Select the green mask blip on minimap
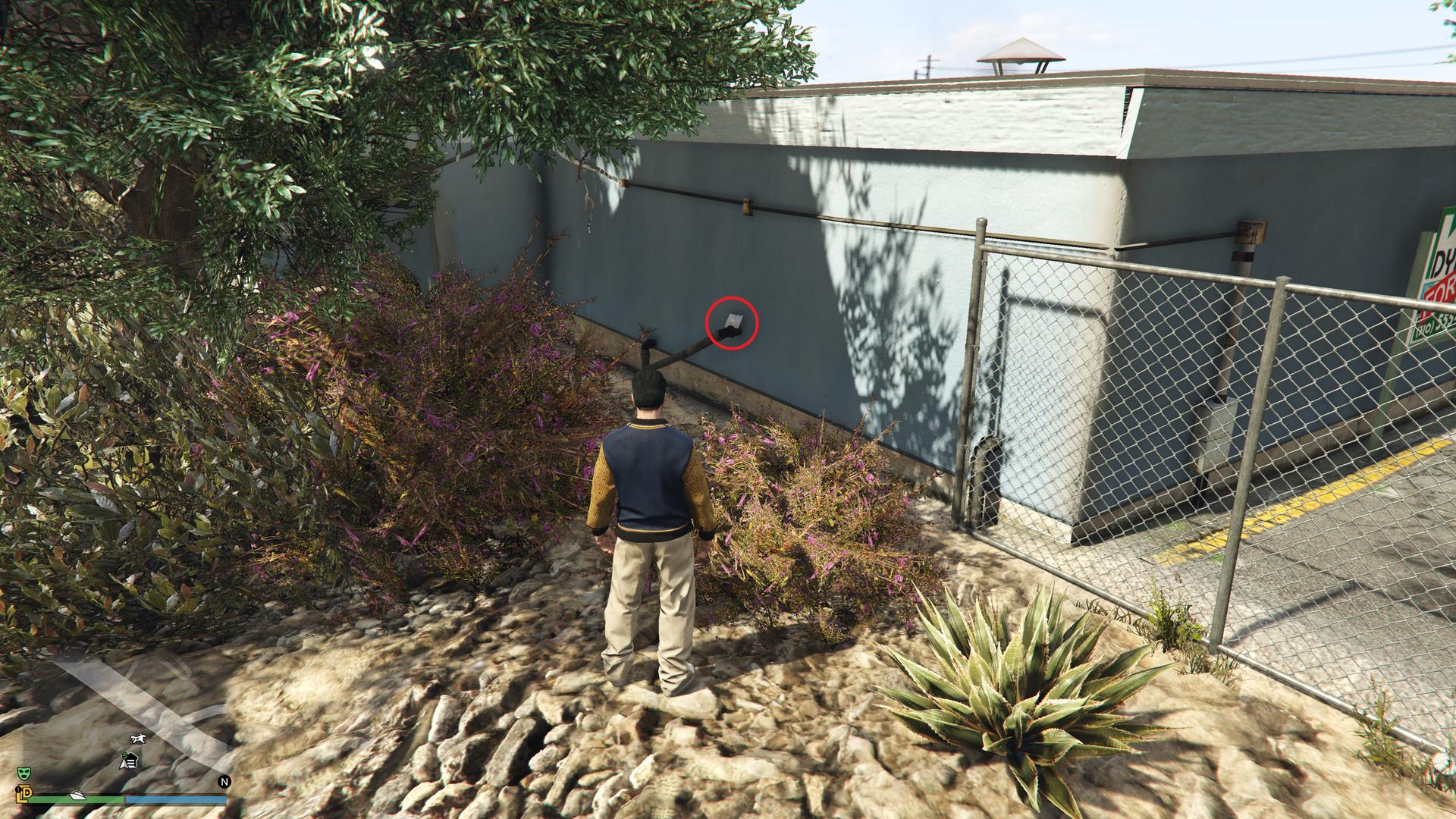This screenshot has width=1456, height=819. (24, 773)
